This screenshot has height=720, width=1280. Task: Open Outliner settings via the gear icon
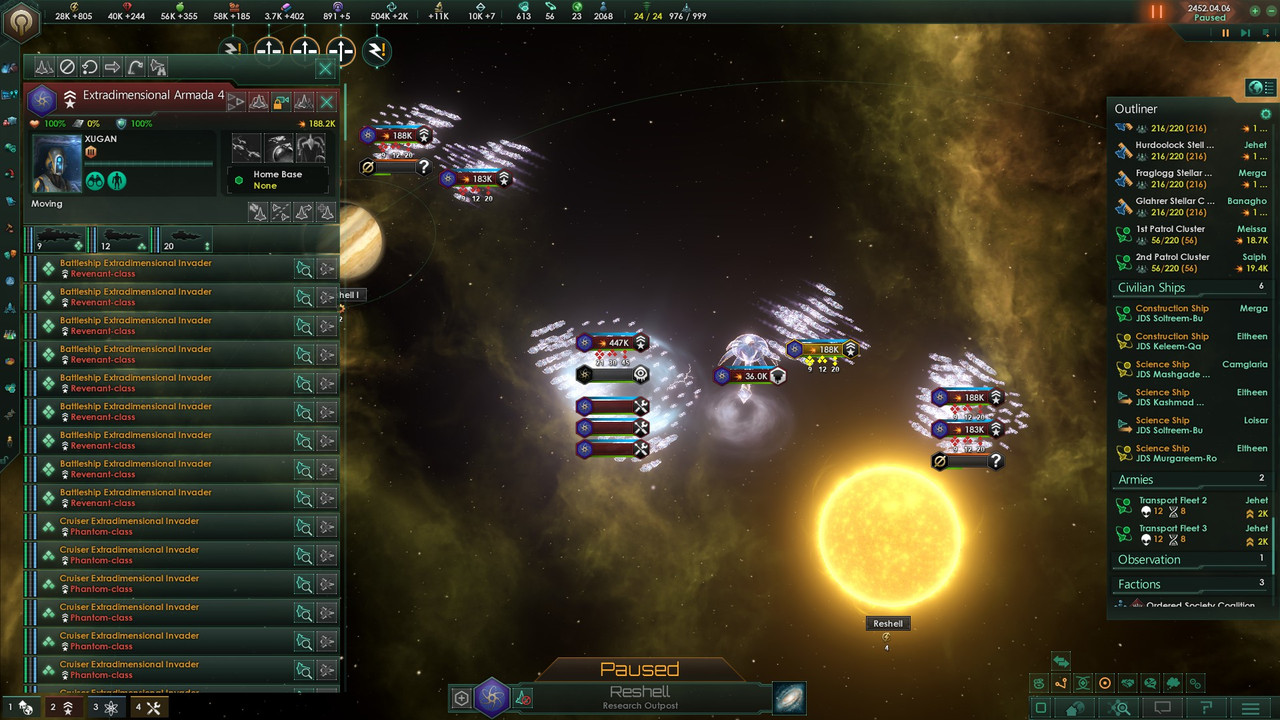pos(1266,114)
